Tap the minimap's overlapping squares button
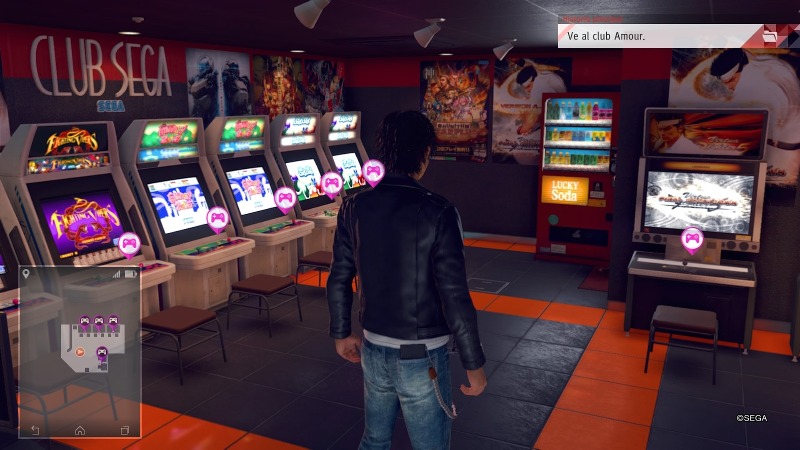Screen dimensions: 800x450 click(125, 429)
